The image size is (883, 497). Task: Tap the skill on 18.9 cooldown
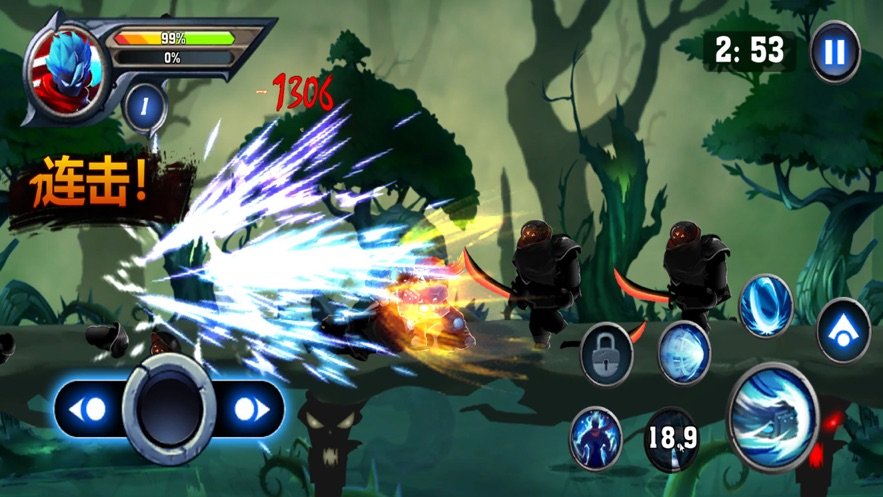[x=670, y=438]
